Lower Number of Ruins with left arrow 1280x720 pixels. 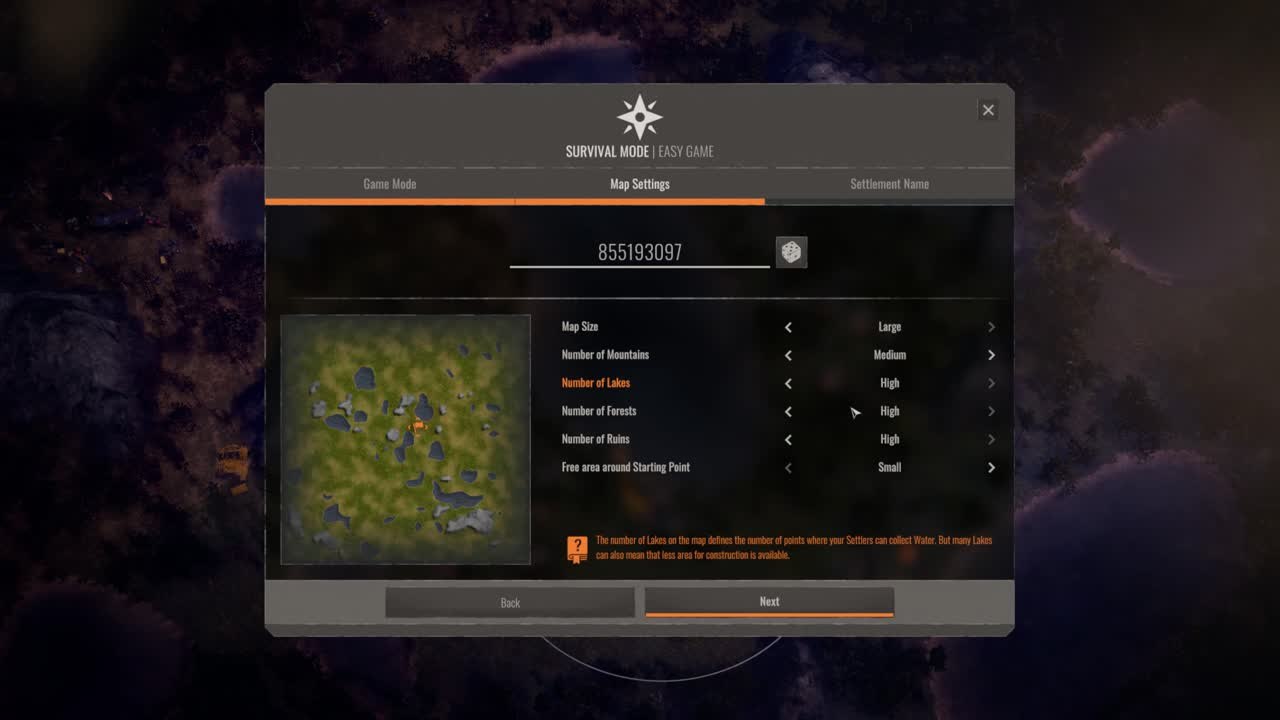click(x=788, y=439)
